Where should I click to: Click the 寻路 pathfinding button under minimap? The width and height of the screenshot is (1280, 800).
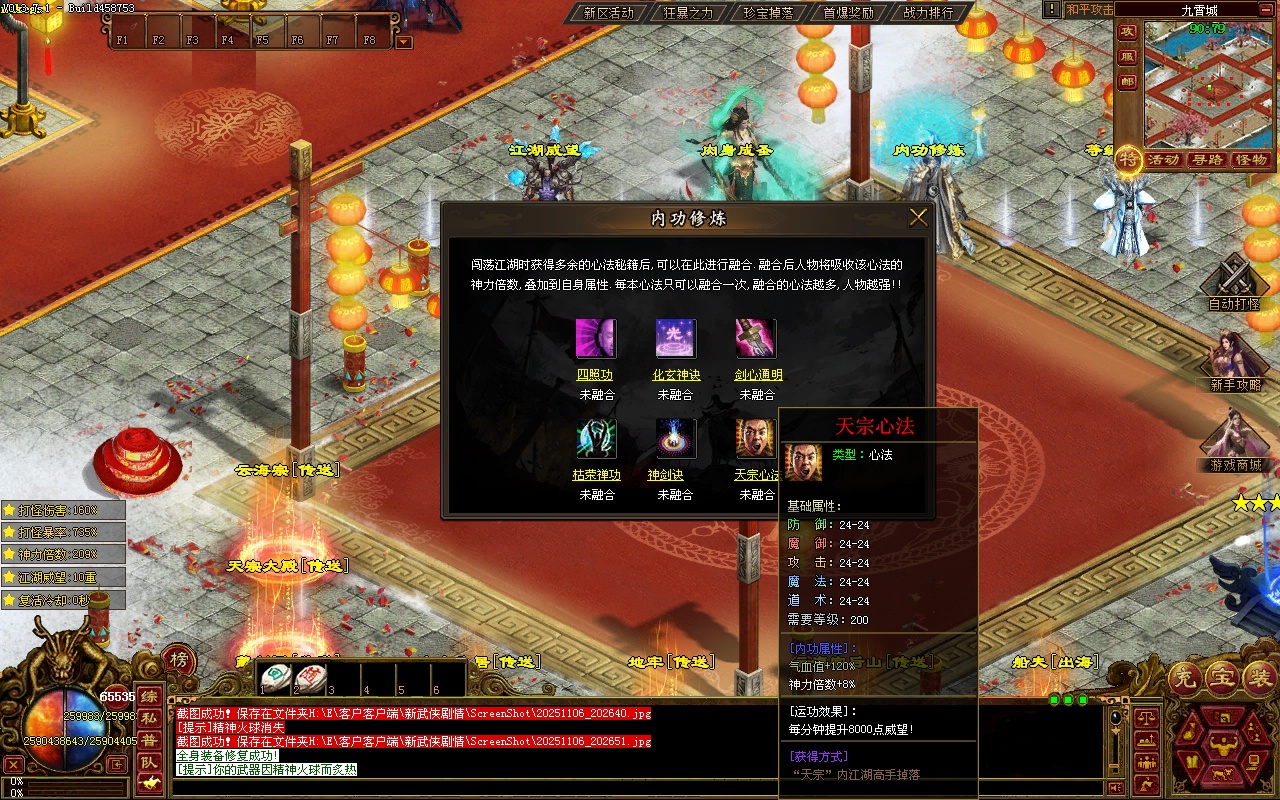click(x=1207, y=160)
